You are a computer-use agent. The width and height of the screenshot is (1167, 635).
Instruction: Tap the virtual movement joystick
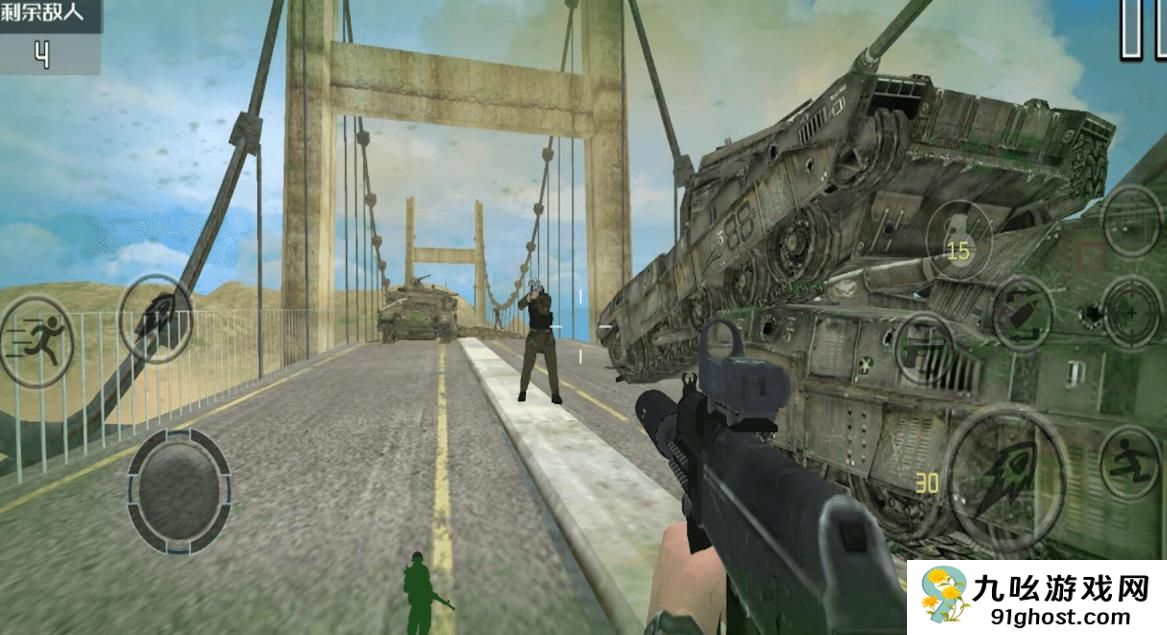(179, 490)
